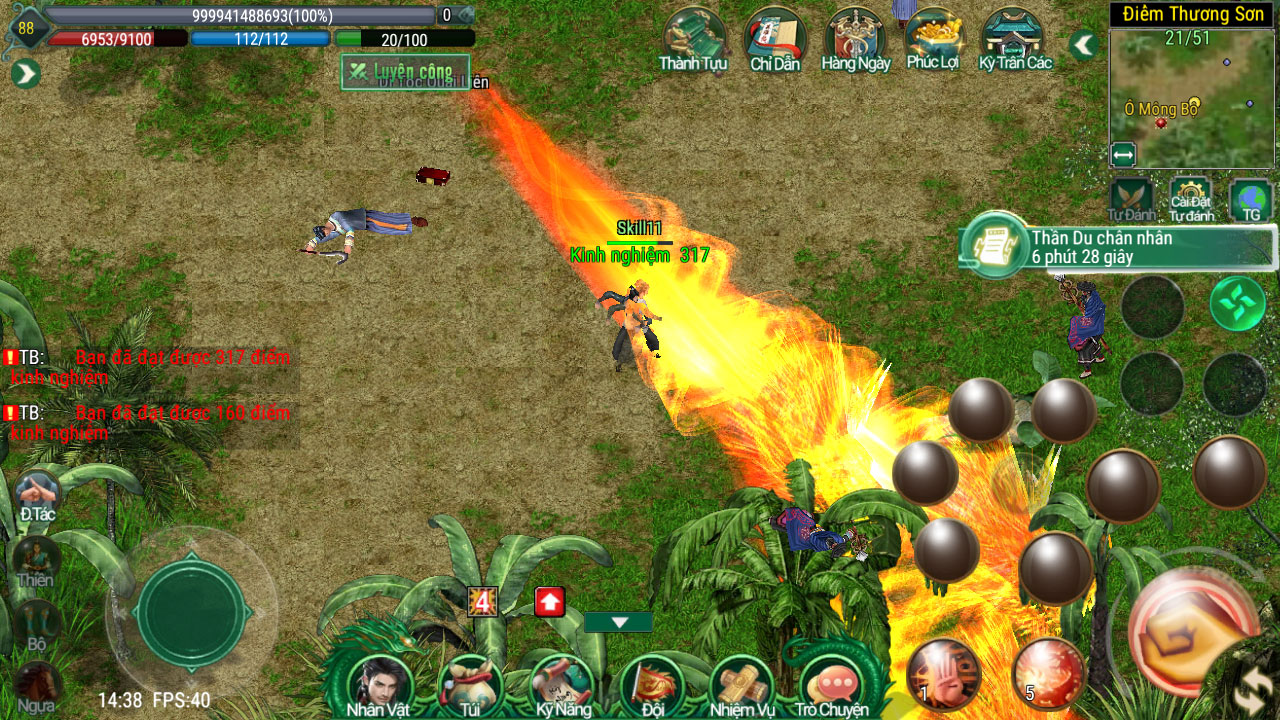
Task: Toggle the Ngựa mount button
Action: click(36, 686)
